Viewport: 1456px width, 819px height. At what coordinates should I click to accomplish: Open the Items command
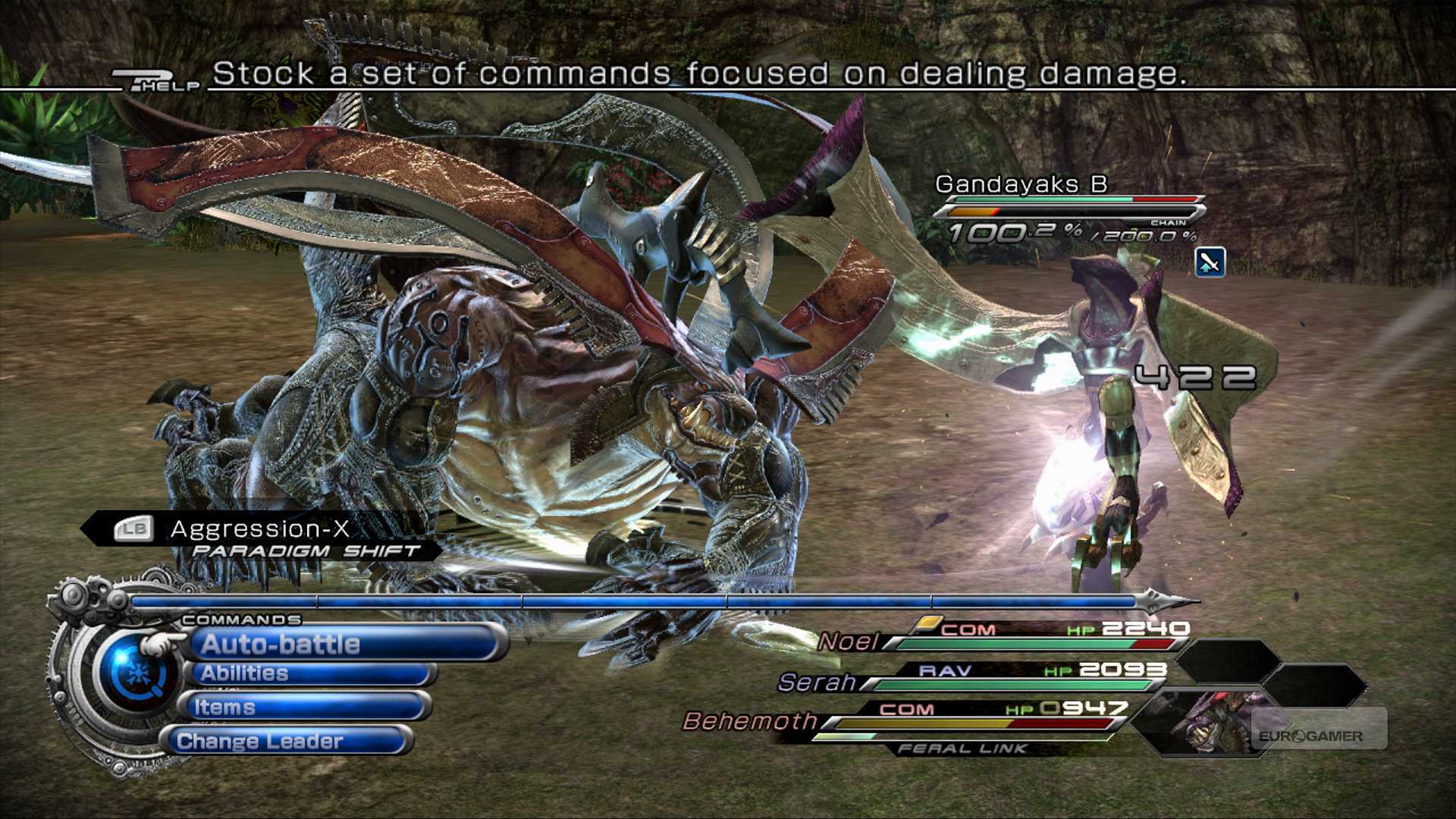pyautogui.click(x=303, y=707)
